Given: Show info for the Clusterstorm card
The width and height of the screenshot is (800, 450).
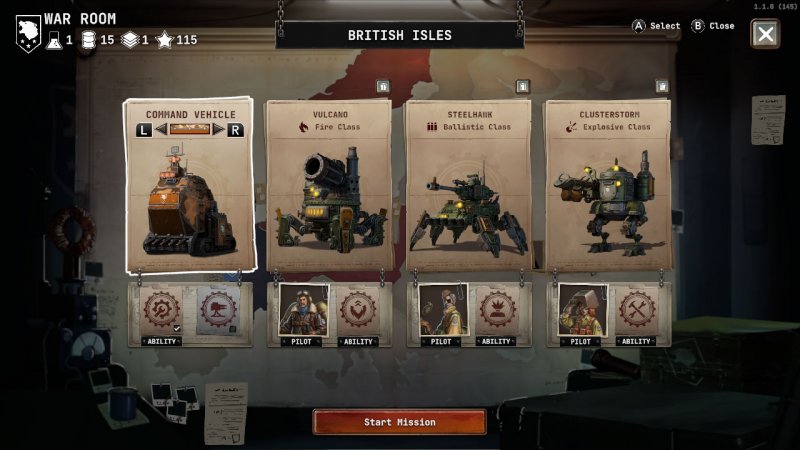Looking at the screenshot, I should 661,87.
